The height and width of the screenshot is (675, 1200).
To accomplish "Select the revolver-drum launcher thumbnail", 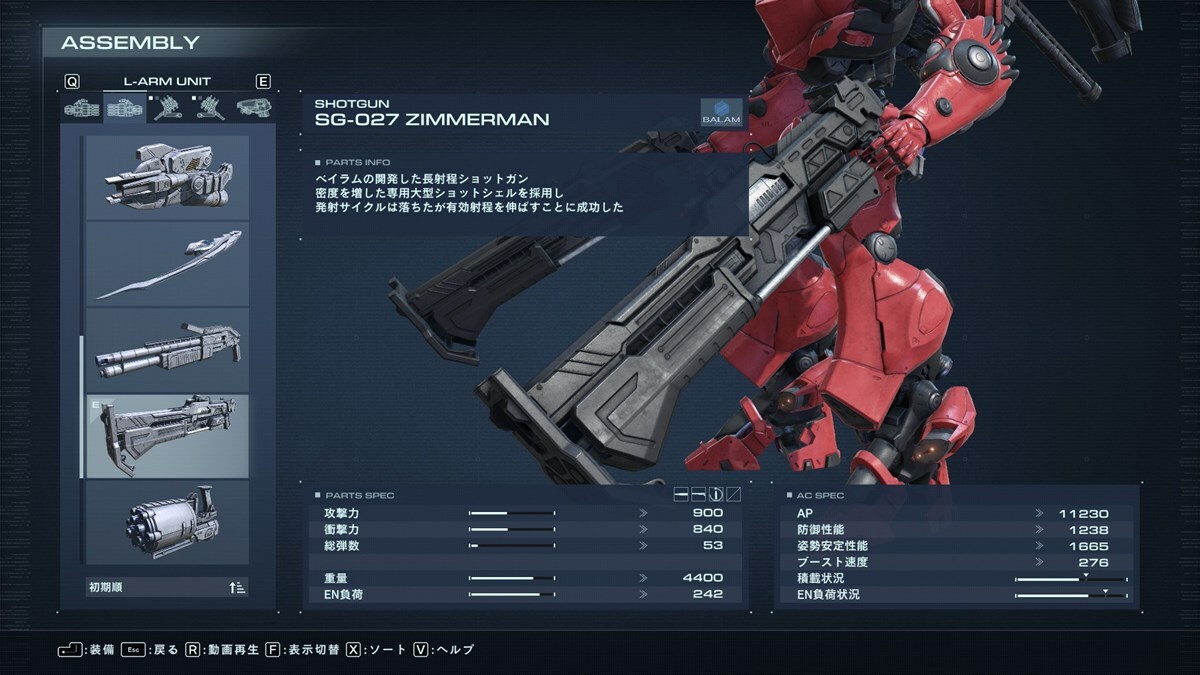I will 167,521.
